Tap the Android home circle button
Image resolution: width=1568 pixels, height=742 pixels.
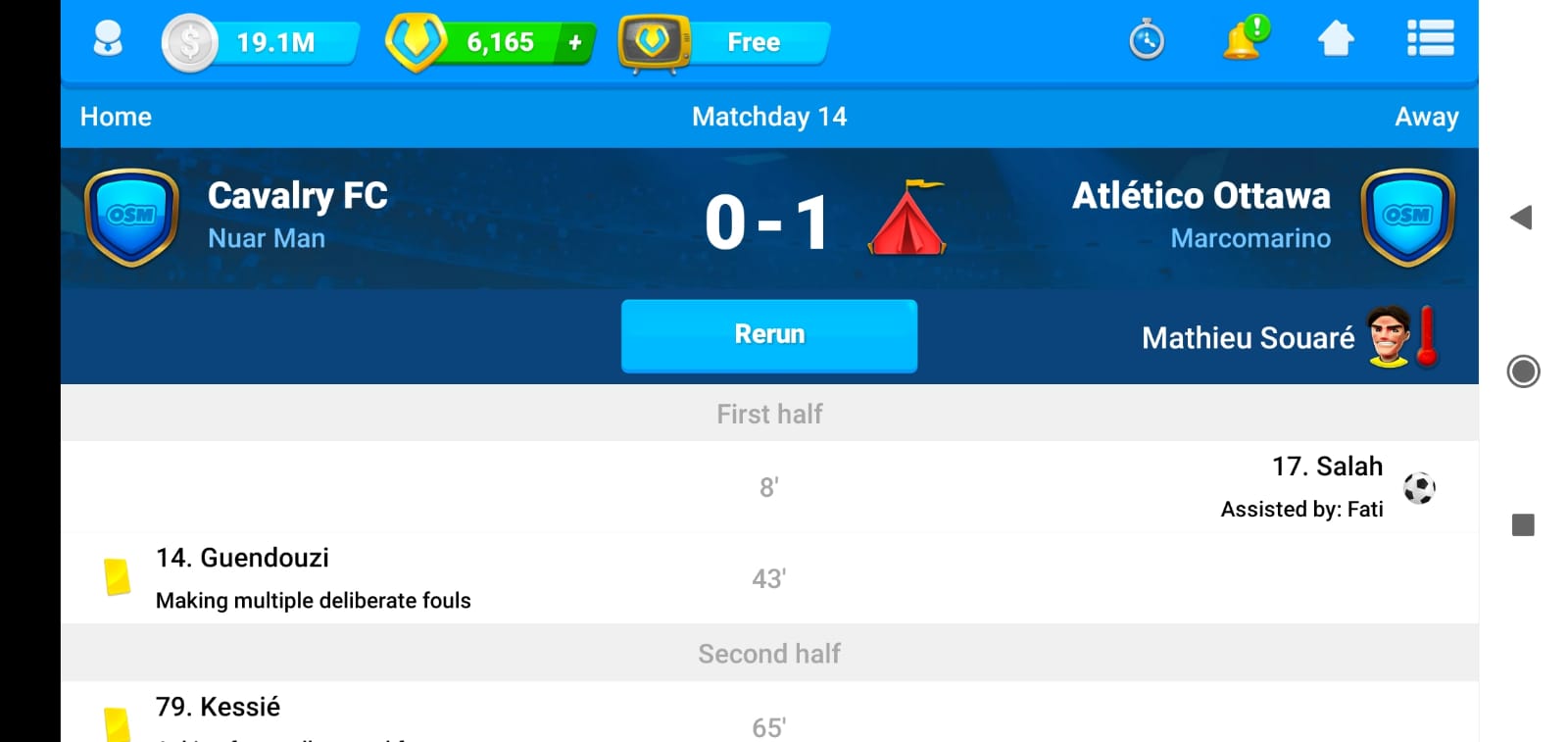coord(1523,371)
